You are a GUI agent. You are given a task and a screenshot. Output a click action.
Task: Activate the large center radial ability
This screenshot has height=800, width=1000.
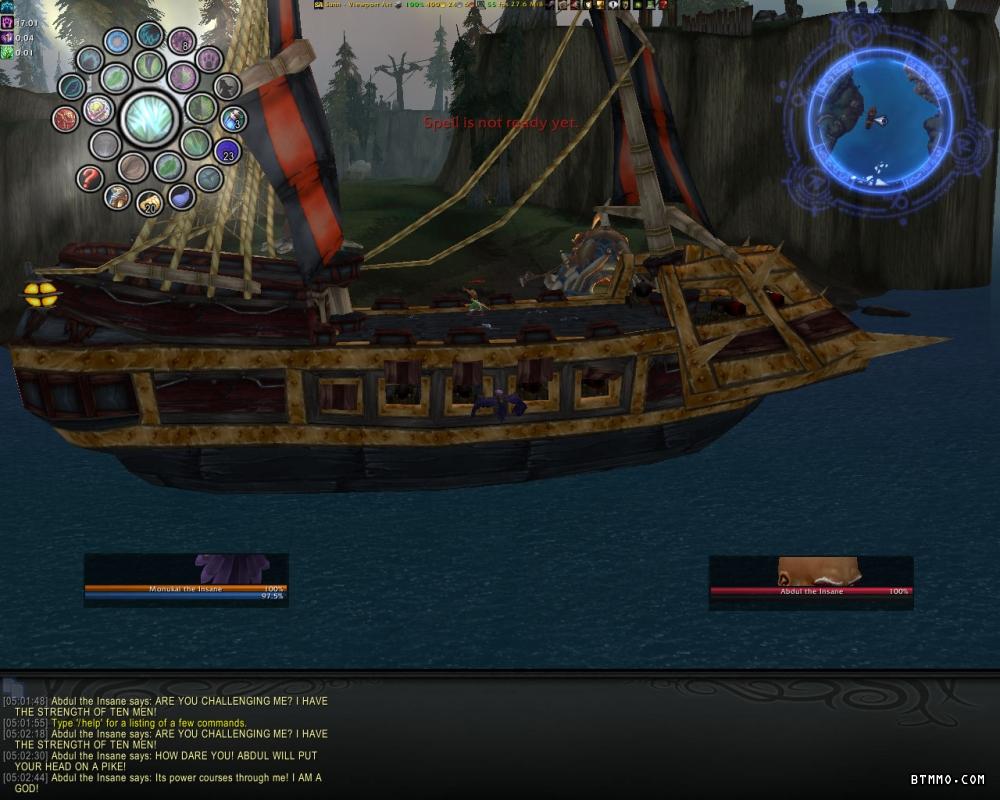(x=149, y=118)
